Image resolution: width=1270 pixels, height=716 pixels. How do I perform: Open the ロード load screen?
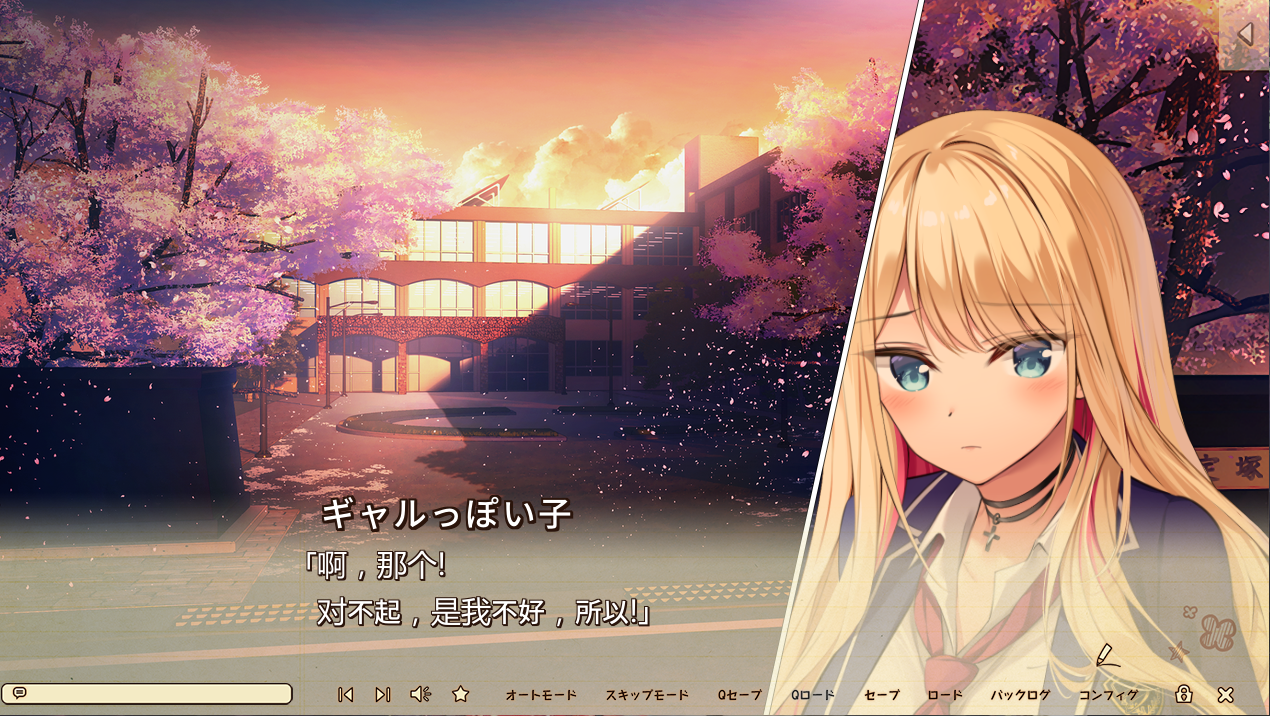pyautogui.click(x=945, y=695)
